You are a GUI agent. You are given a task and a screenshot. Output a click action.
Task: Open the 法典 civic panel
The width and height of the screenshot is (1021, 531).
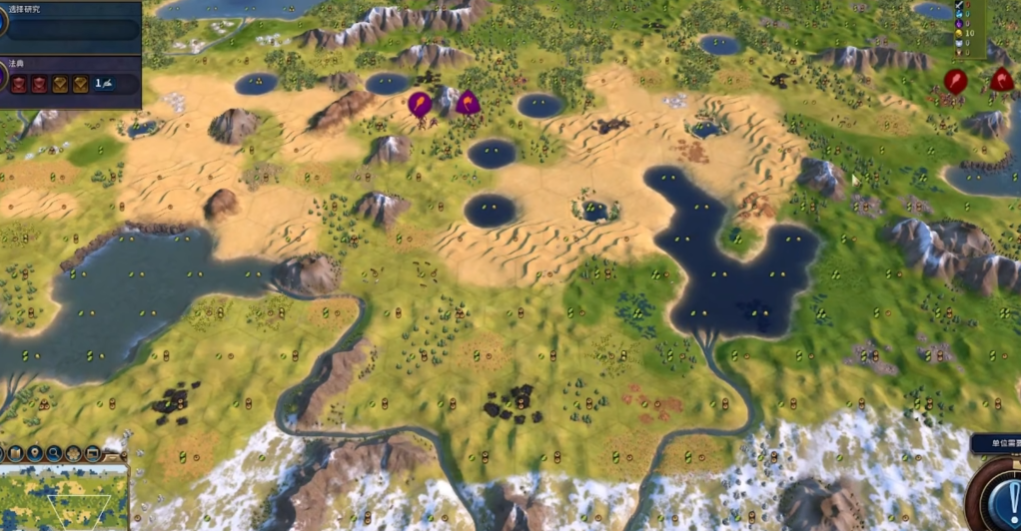(x=70, y=80)
